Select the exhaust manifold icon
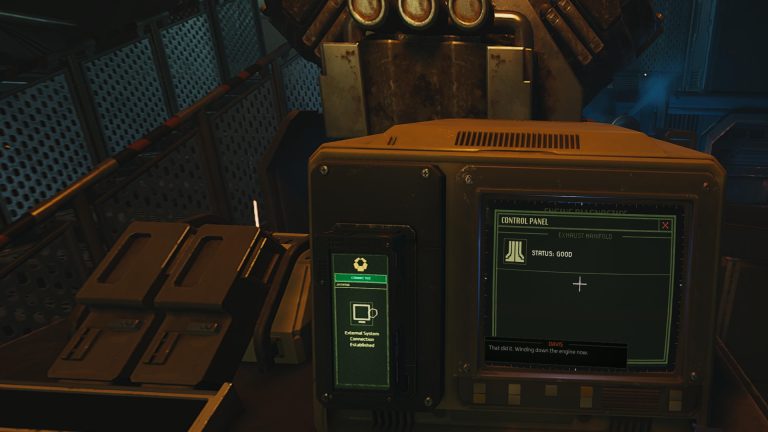 coord(514,252)
